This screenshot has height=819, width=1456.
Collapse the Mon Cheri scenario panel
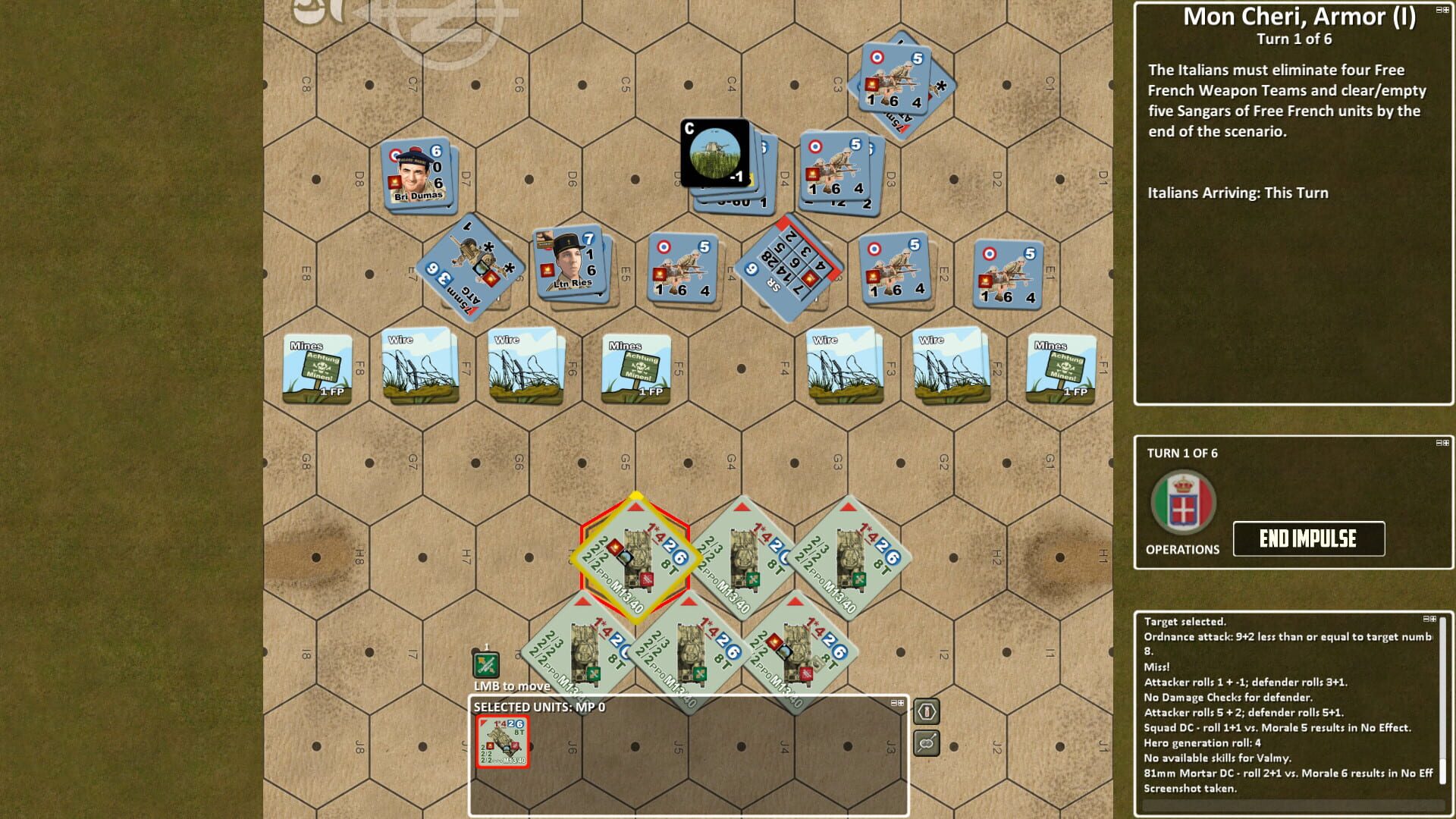[x=1439, y=10]
